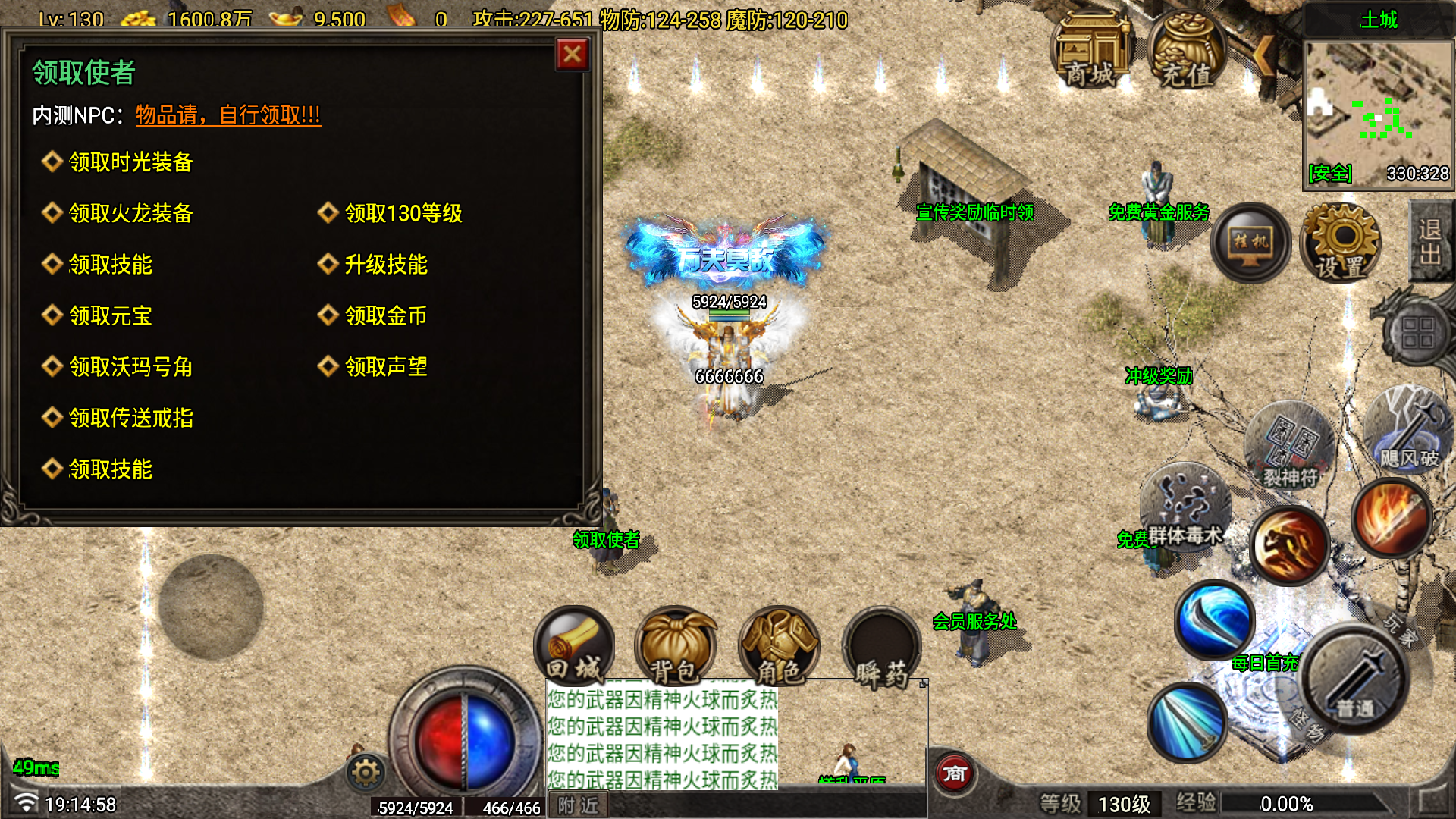Choose 领取时光装备 option
This screenshot has height=819, width=1456.
(x=130, y=162)
